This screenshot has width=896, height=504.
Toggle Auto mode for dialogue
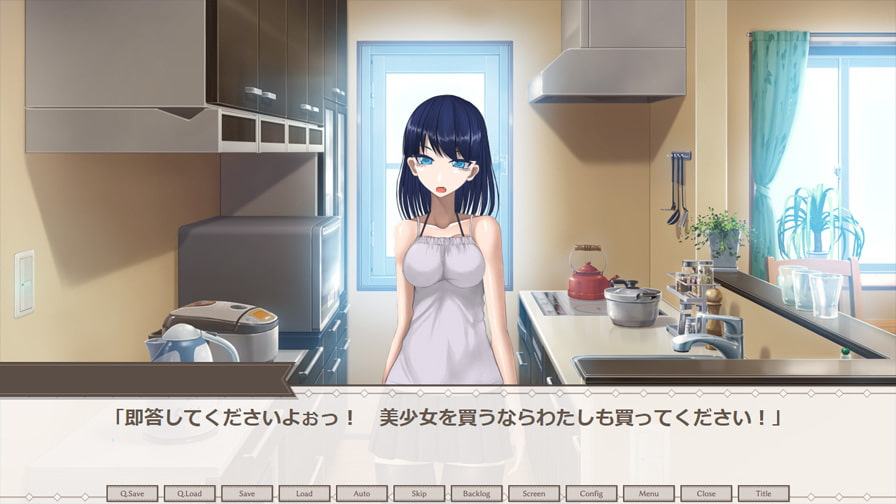pos(362,493)
